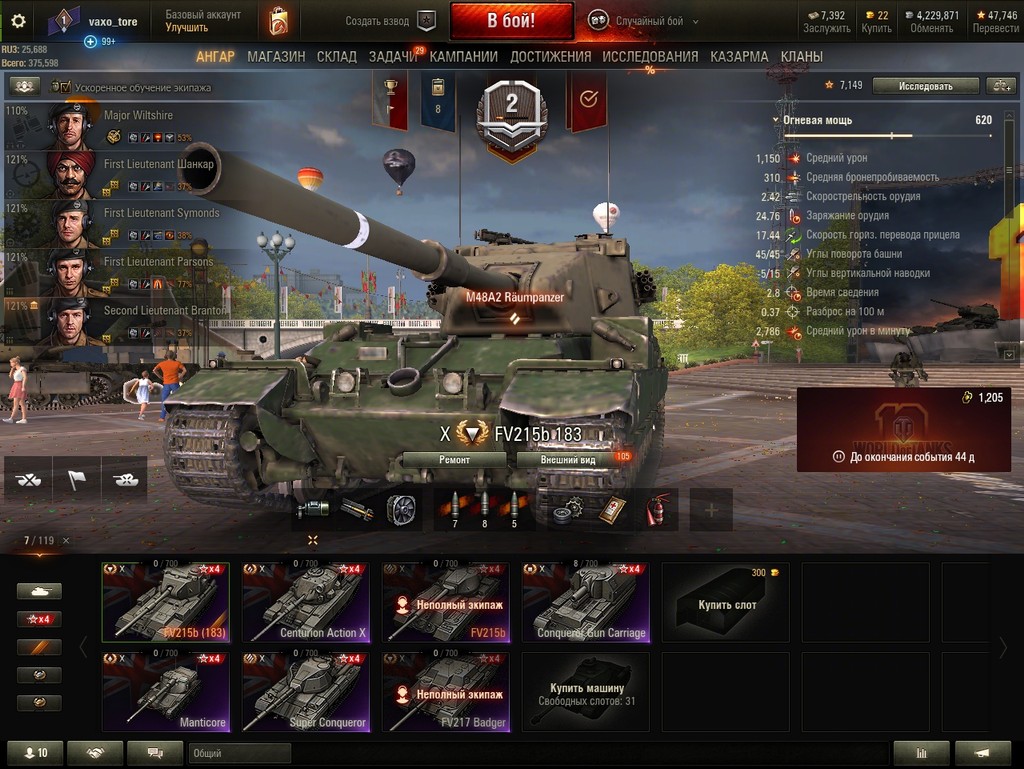Viewport: 1024px width, 769px height.
Task: Click Создать взвод to create a platoon
Action: [390, 21]
